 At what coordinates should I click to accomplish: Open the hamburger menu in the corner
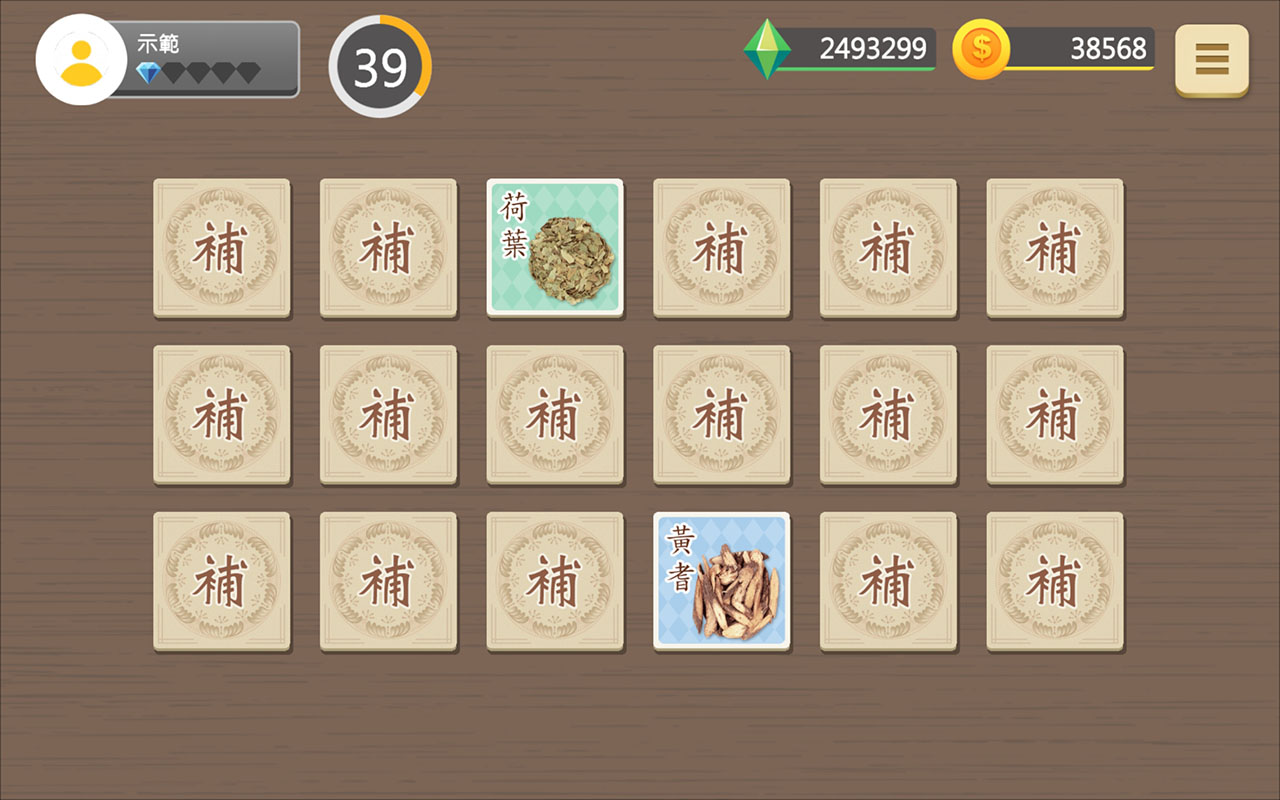(x=1211, y=60)
